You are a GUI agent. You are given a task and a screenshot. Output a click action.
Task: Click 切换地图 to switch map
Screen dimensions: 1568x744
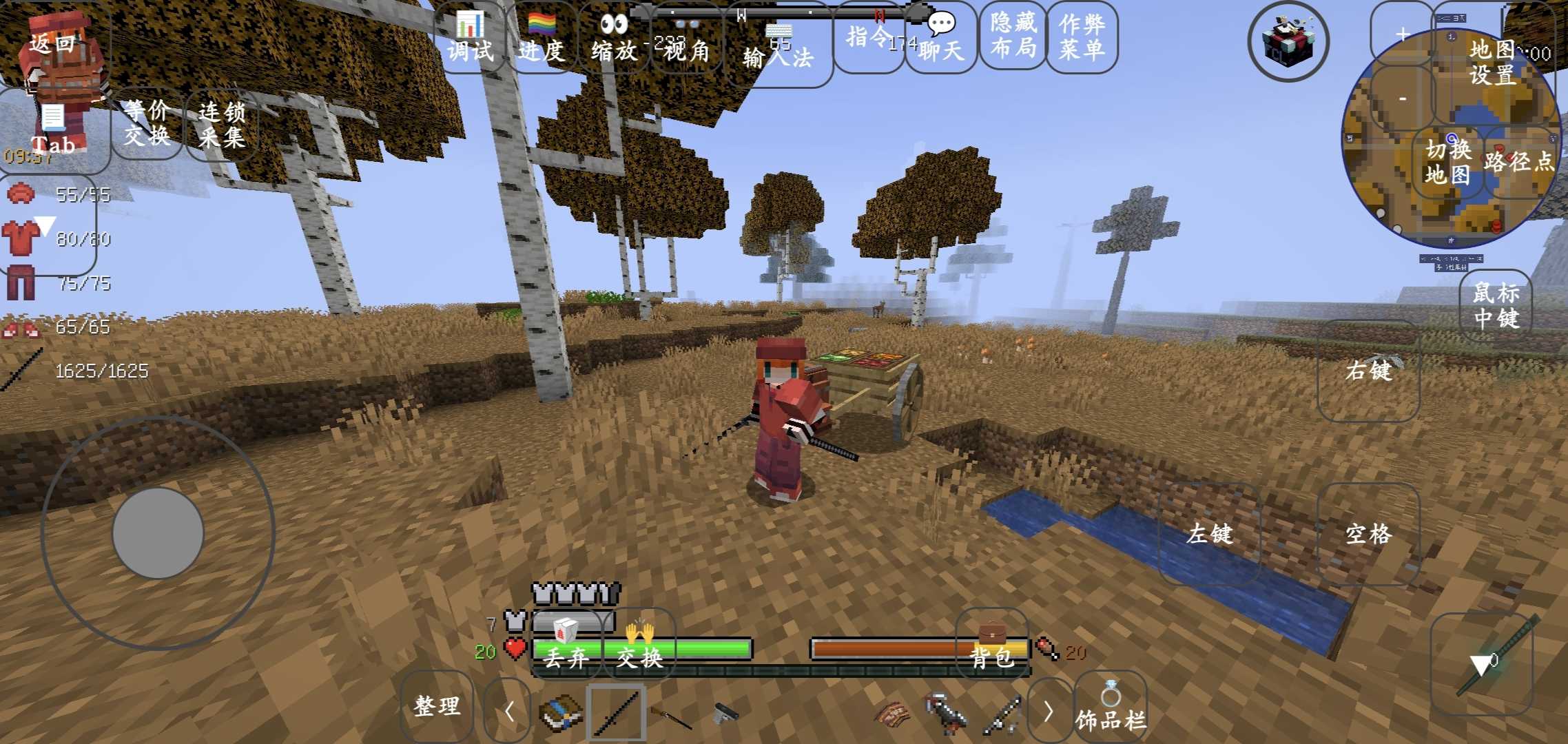pyautogui.click(x=1447, y=162)
